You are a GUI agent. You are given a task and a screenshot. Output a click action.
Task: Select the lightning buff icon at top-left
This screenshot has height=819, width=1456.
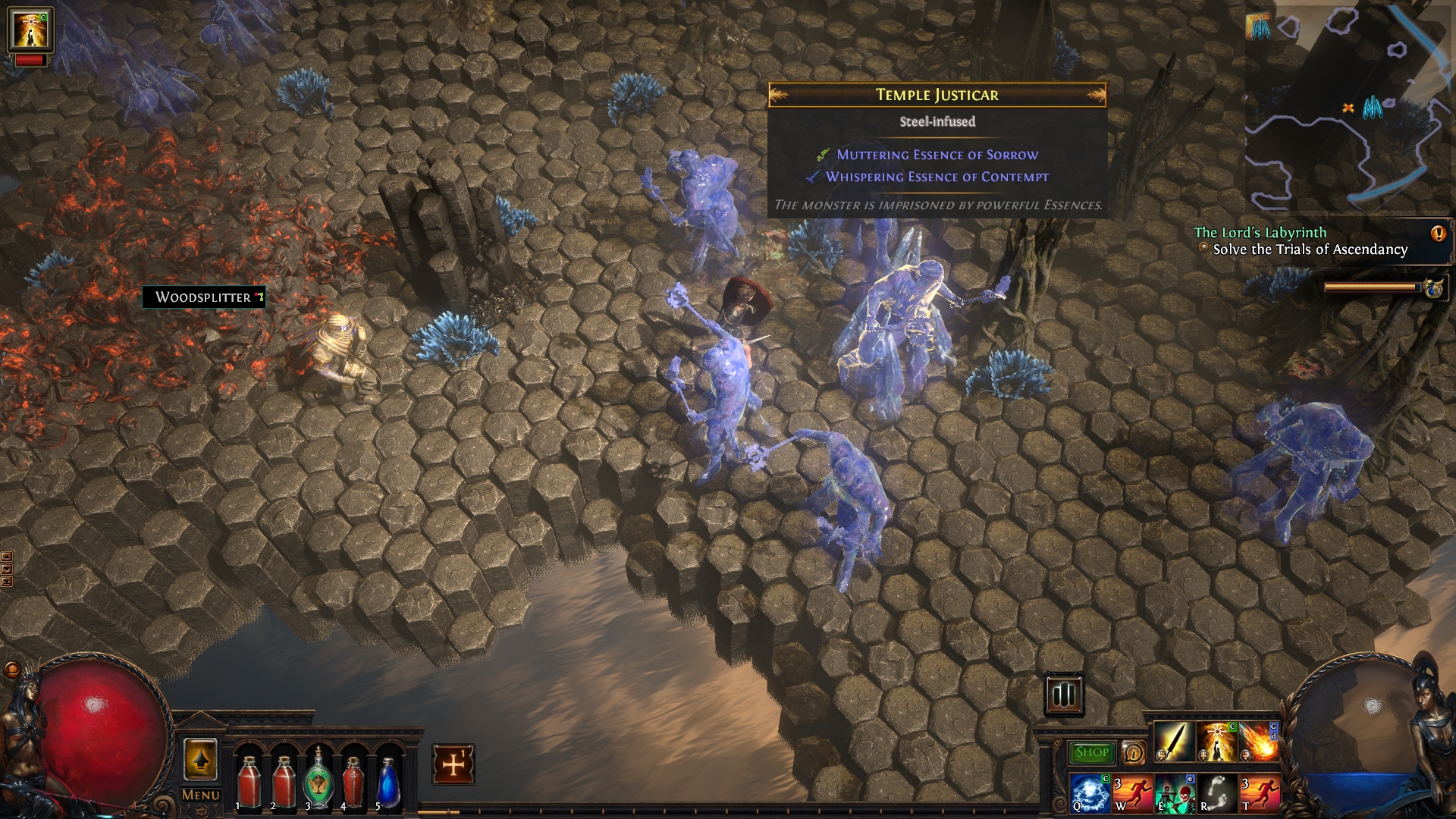30,30
